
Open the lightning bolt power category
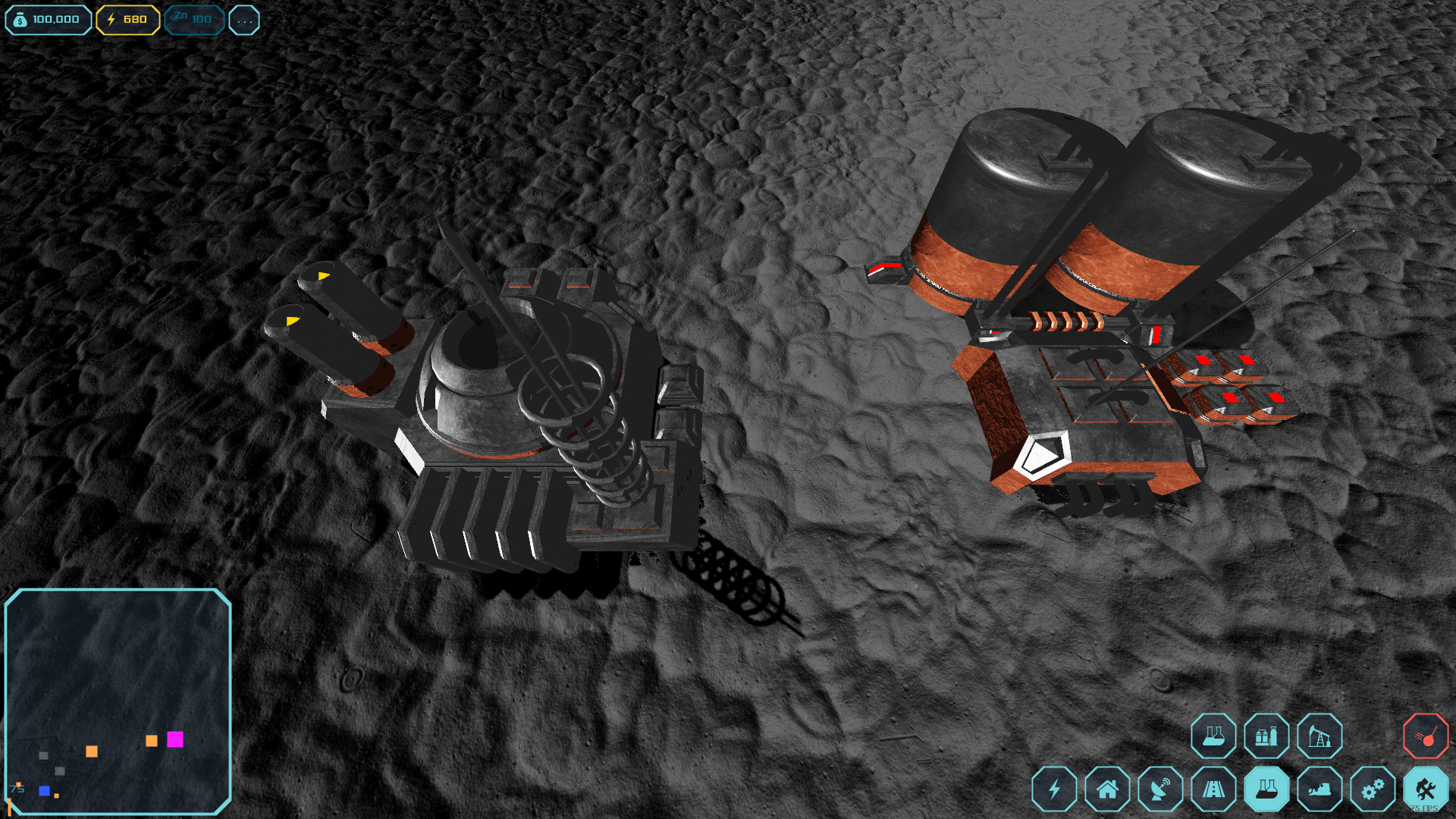pos(1054,789)
